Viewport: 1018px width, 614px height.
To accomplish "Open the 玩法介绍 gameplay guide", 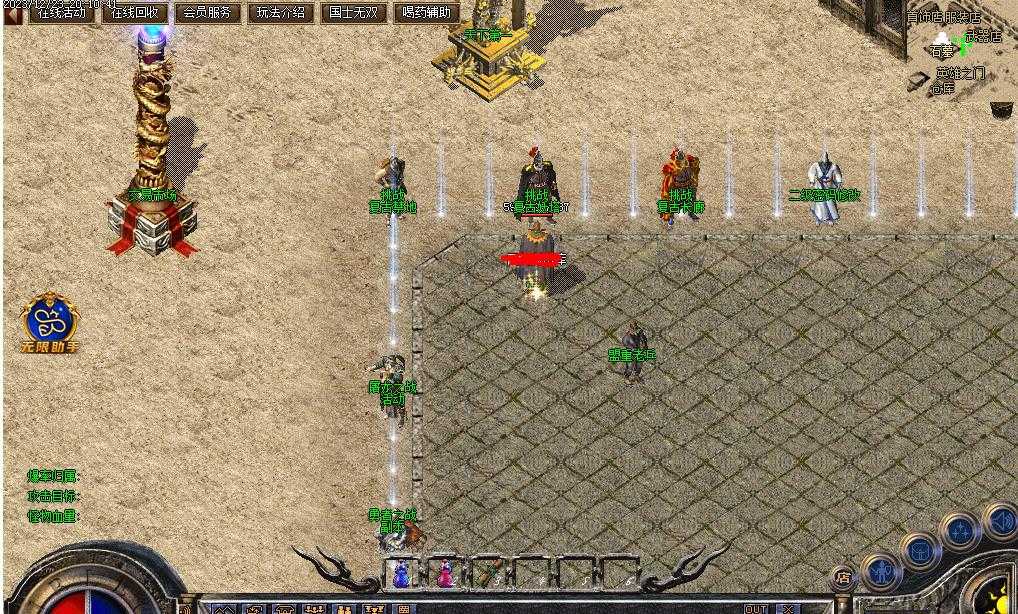I will click(281, 13).
